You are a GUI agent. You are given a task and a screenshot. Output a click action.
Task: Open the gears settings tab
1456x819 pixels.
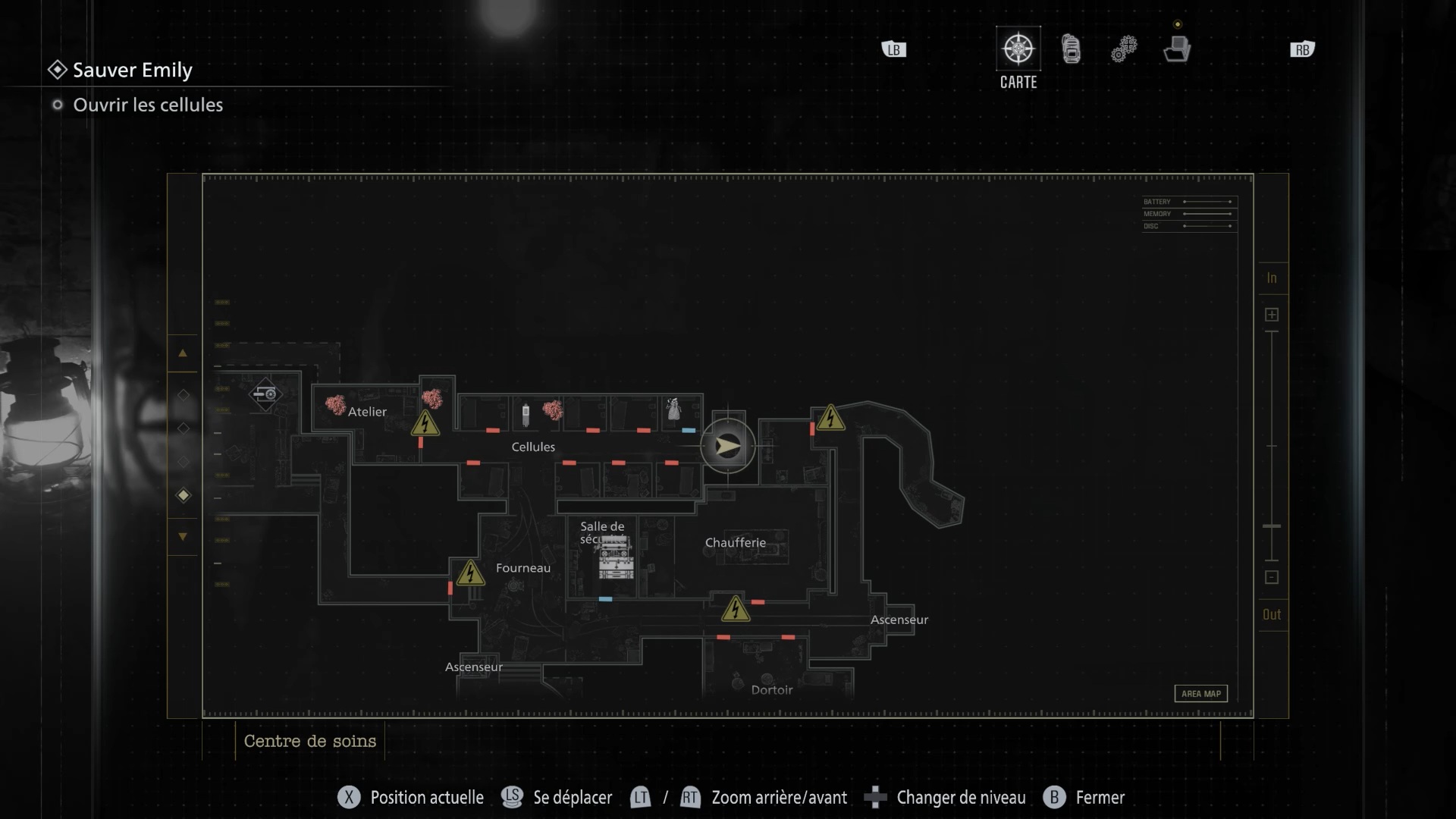tap(1124, 49)
